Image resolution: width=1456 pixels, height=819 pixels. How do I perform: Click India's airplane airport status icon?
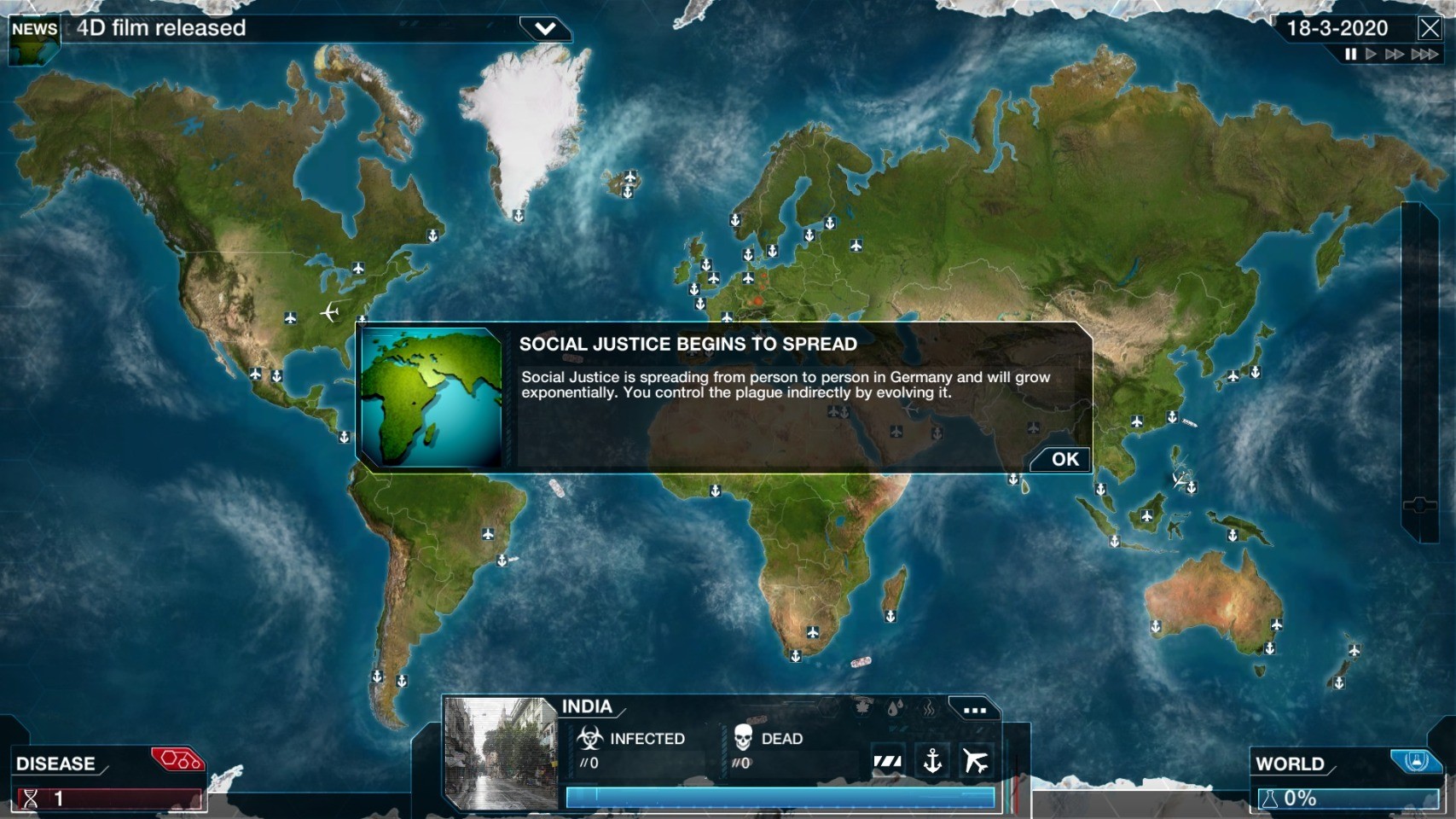pyautogui.click(x=976, y=760)
